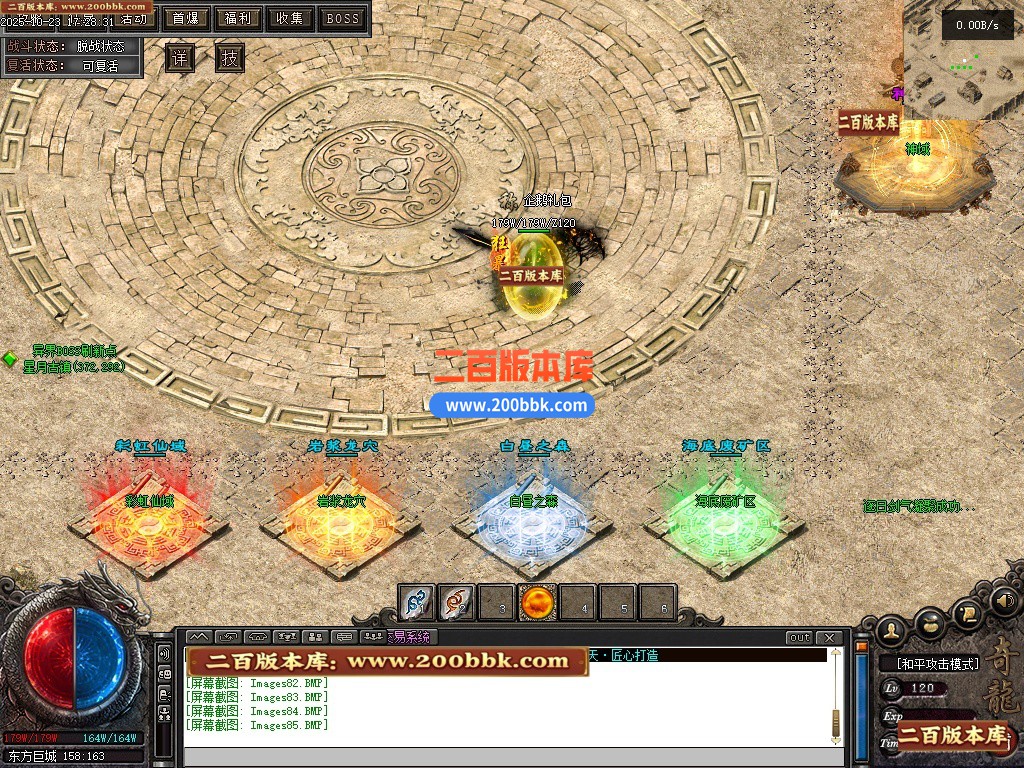Activate the blue swirl skill in slot 1
This screenshot has height=768, width=1024.
(x=417, y=603)
